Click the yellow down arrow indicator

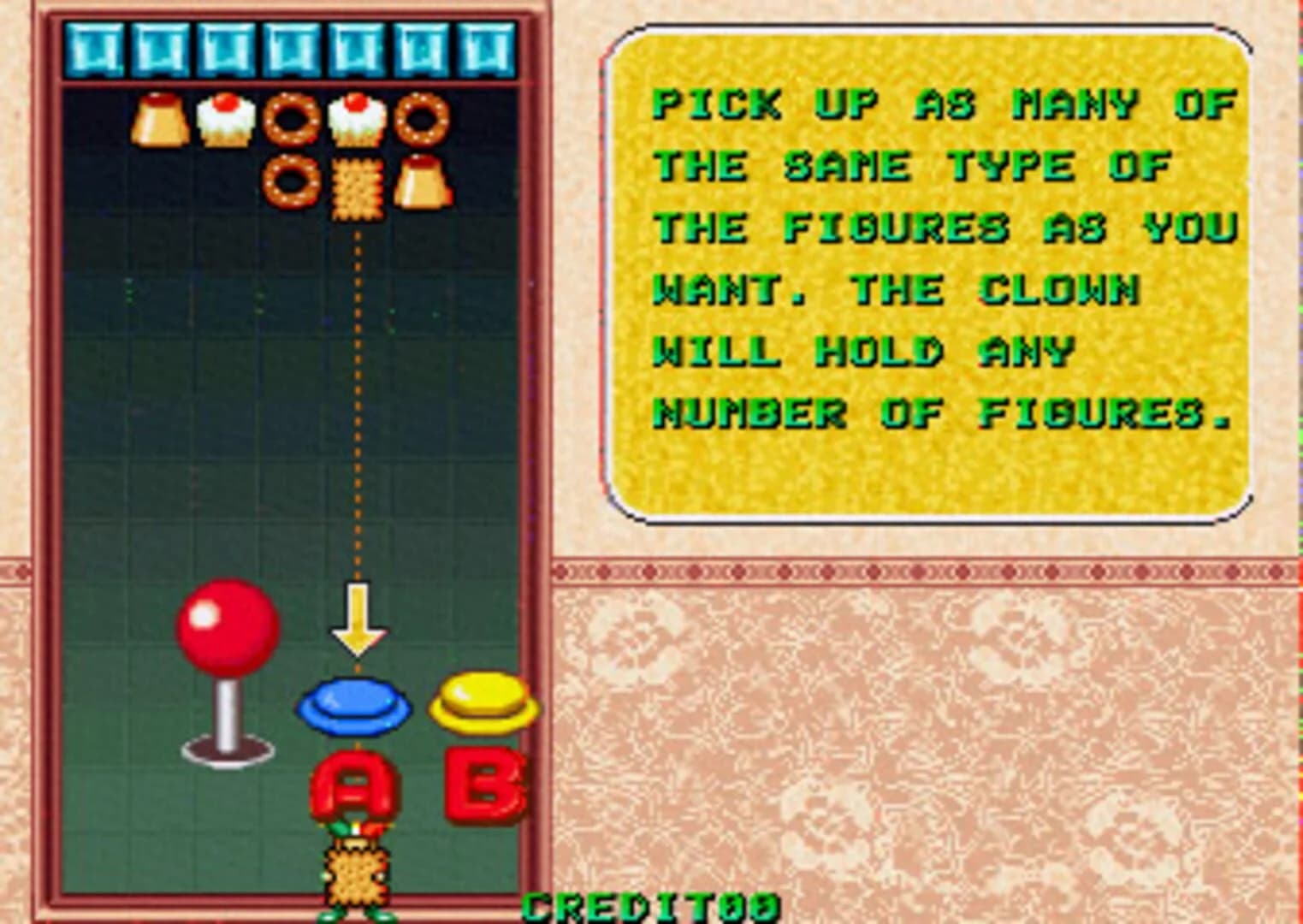(357, 618)
